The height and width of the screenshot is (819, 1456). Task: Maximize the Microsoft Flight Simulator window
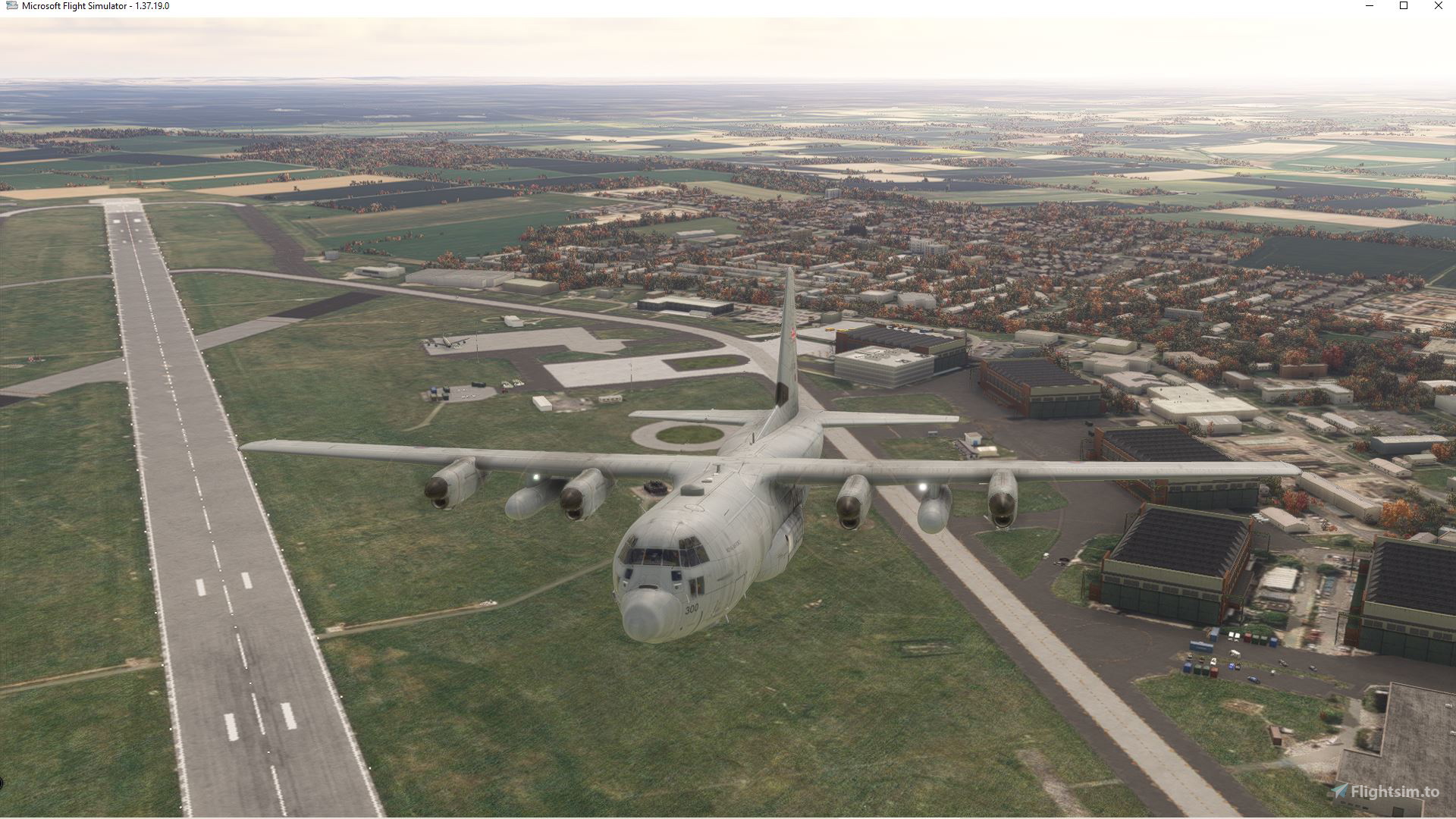(x=1404, y=5)
